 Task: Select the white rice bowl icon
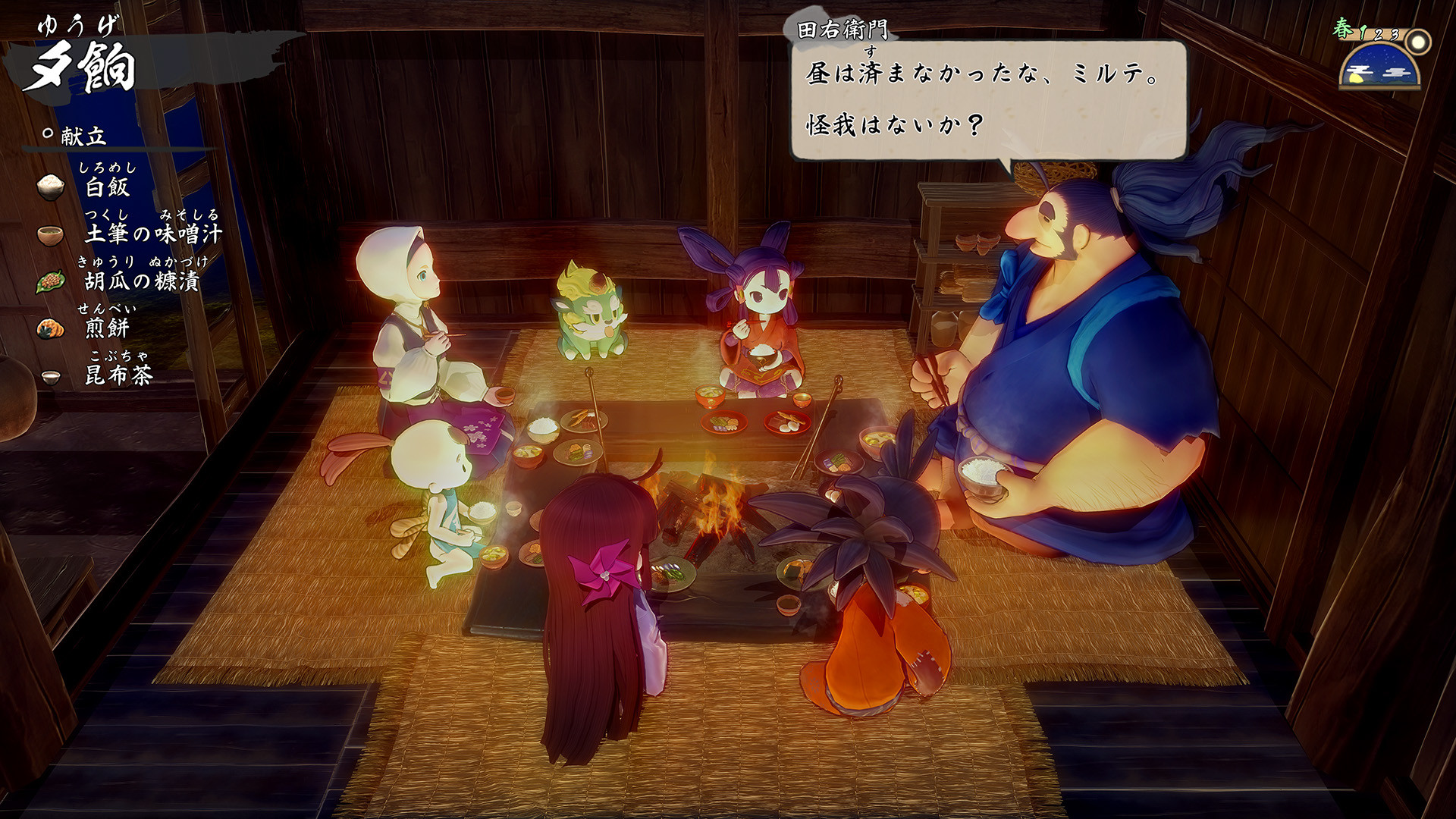[x=50, y=186]
